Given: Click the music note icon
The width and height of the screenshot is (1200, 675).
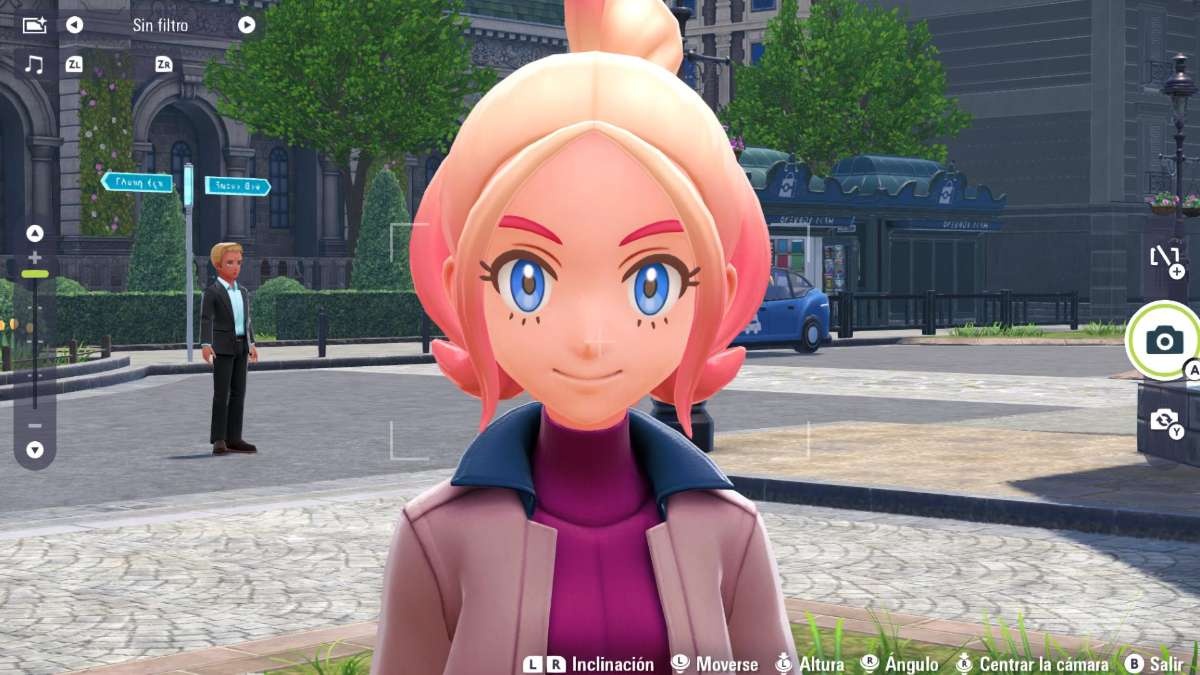Looking at the screenshot, I should [x=34, y=65].
